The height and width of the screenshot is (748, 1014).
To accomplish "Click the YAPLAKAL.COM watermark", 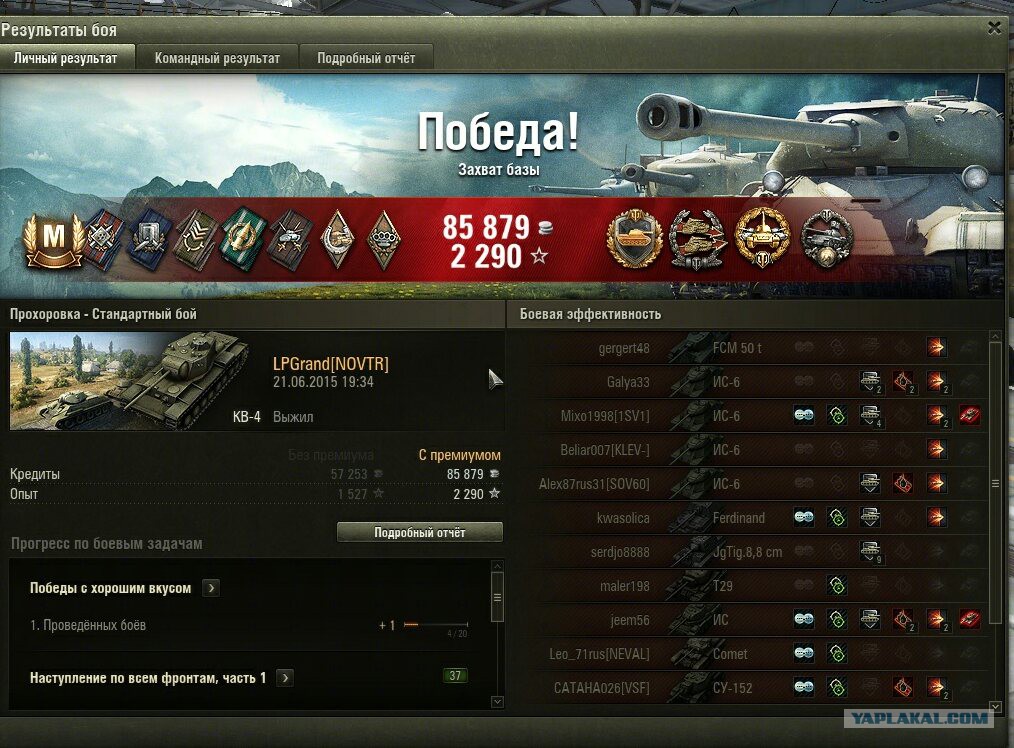I will click(917, 717).
